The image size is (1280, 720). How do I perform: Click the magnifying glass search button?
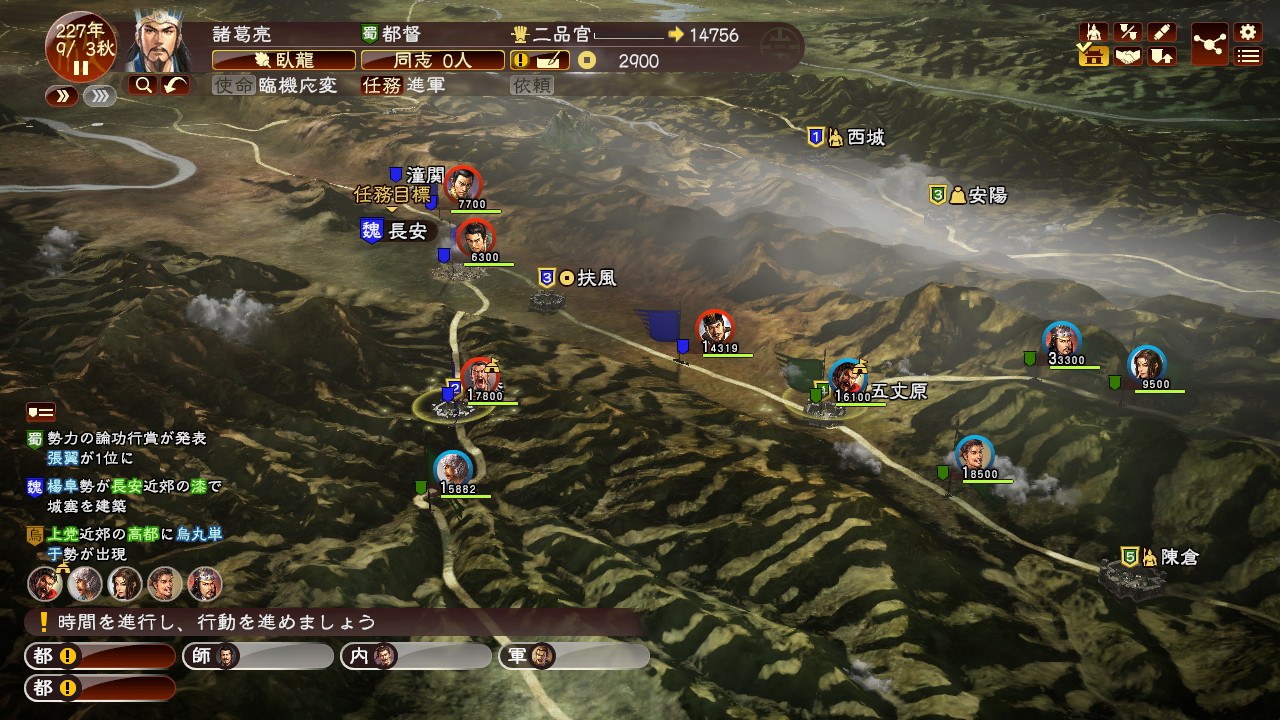[142, 85]
